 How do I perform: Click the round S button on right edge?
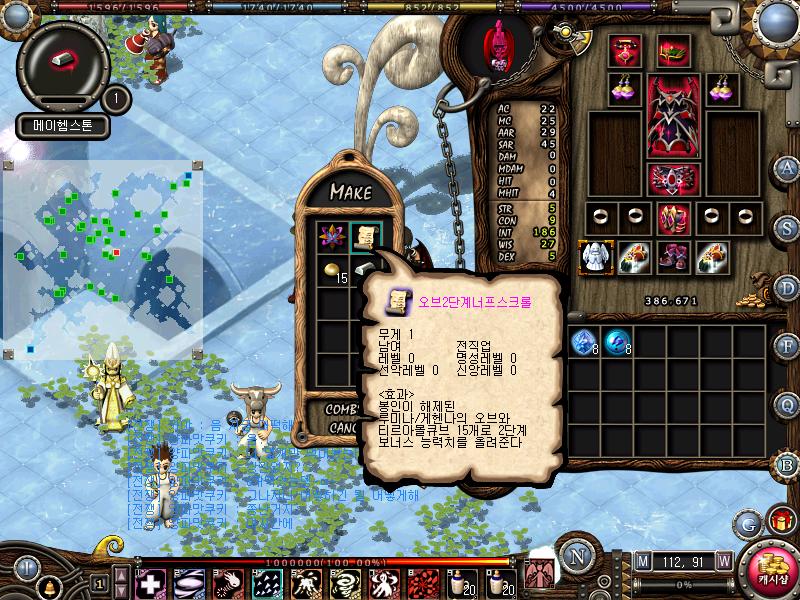pos(787,227)
